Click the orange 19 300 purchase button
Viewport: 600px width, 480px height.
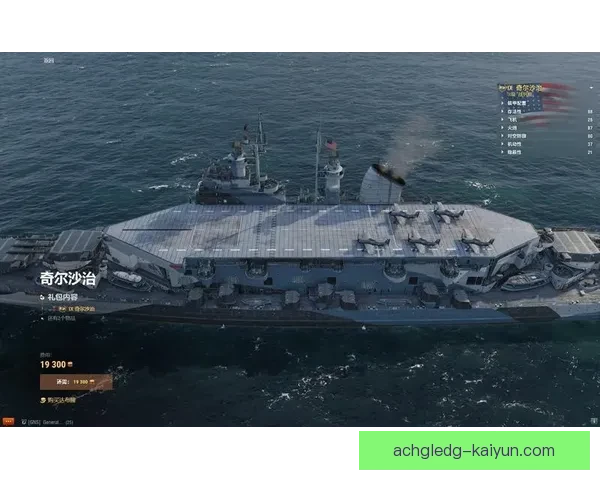pyautogui.click(x=76, y=381)
